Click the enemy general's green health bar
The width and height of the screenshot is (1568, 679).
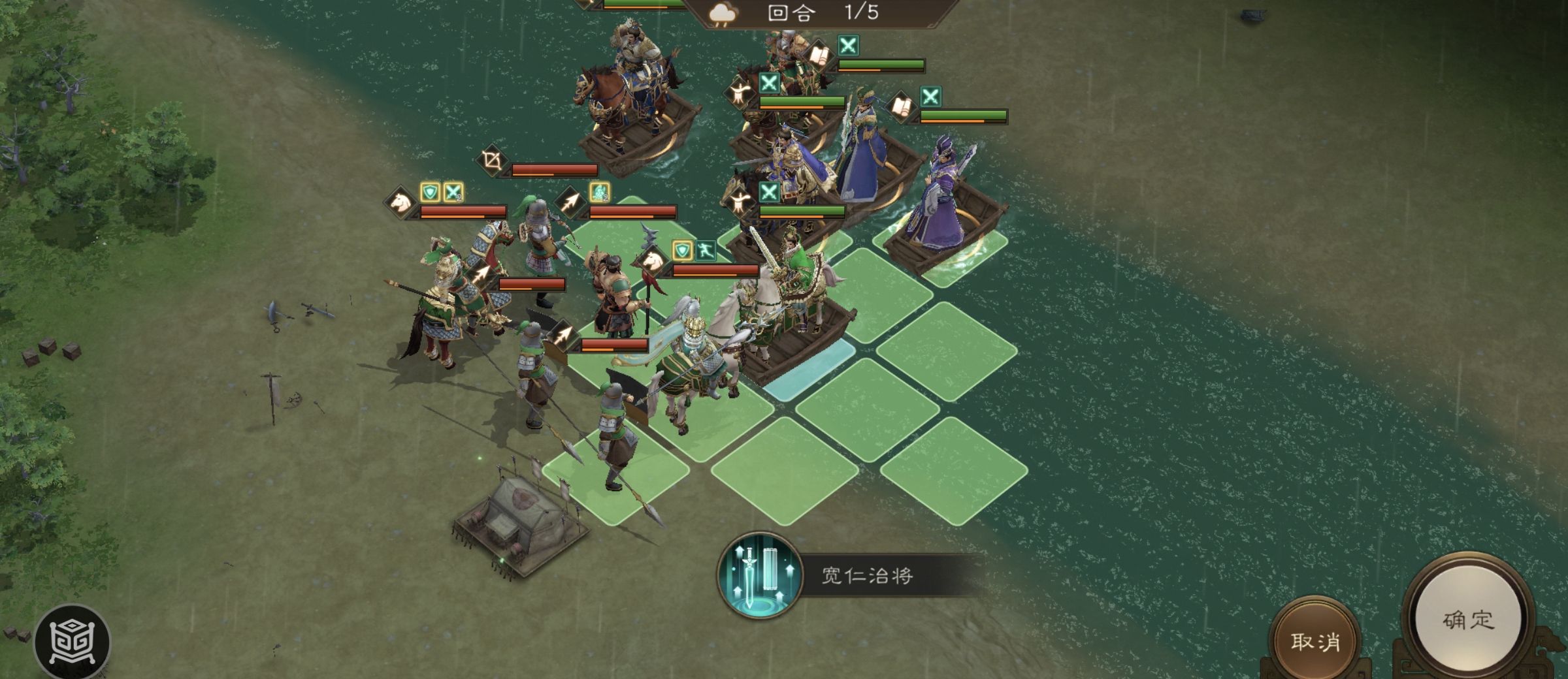[x=881, y=63]
